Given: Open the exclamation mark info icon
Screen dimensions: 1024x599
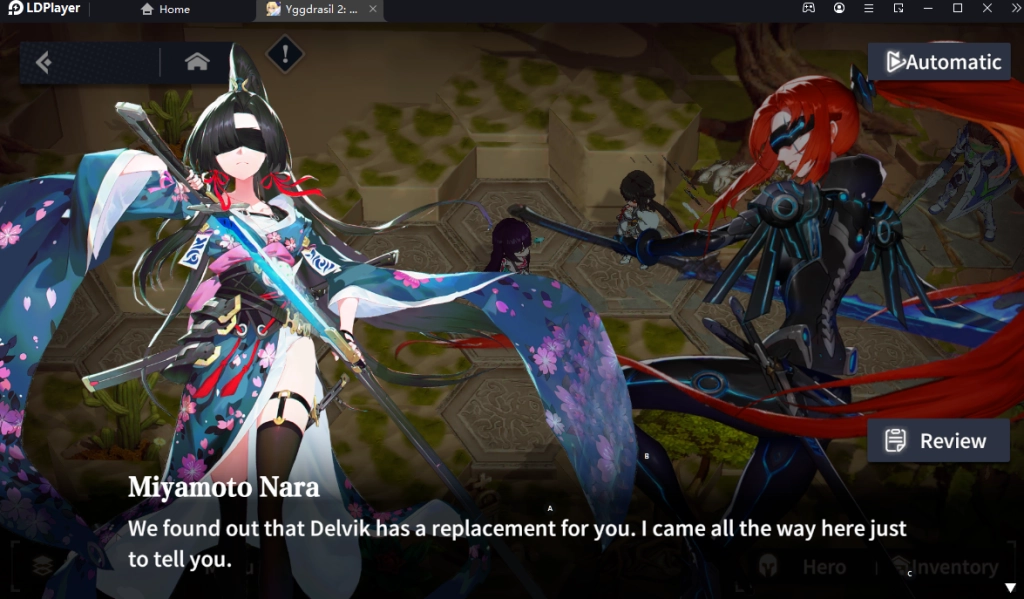Looking at the screenshot, I should 285,55.
